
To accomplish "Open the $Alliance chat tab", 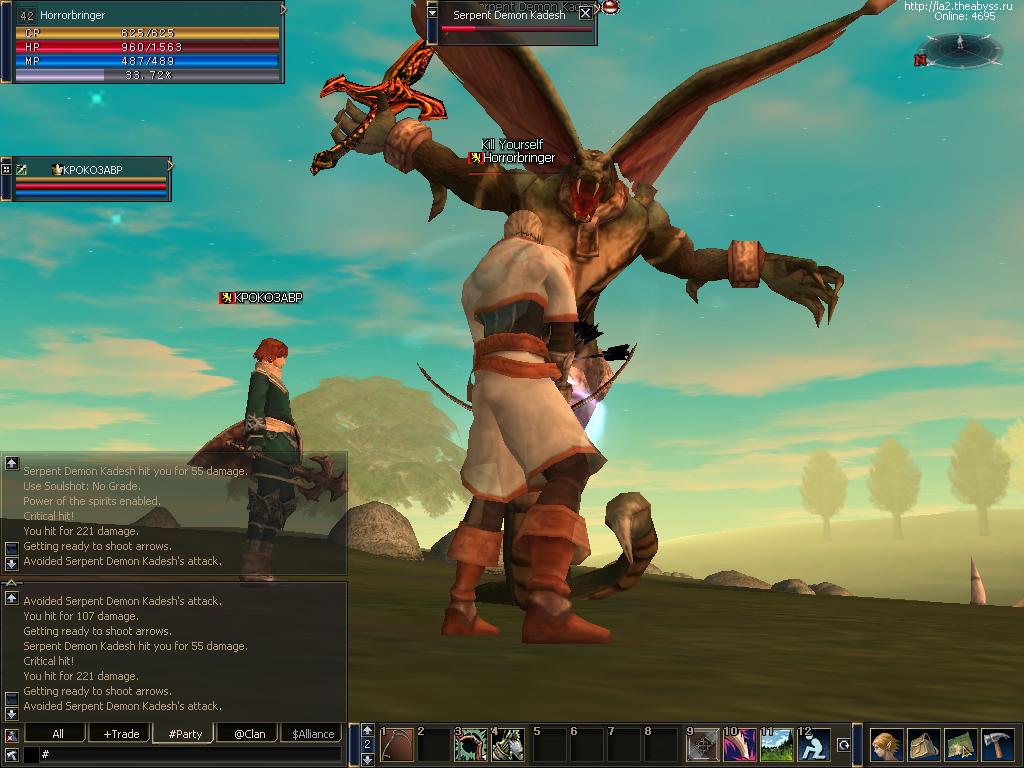I will (313, 734).
